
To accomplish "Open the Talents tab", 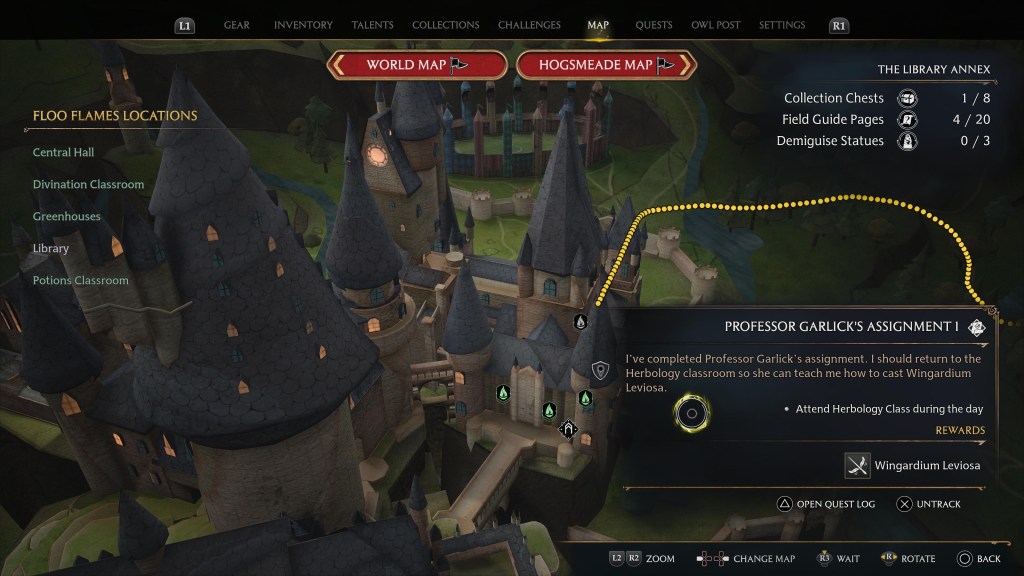I will 372,25.
